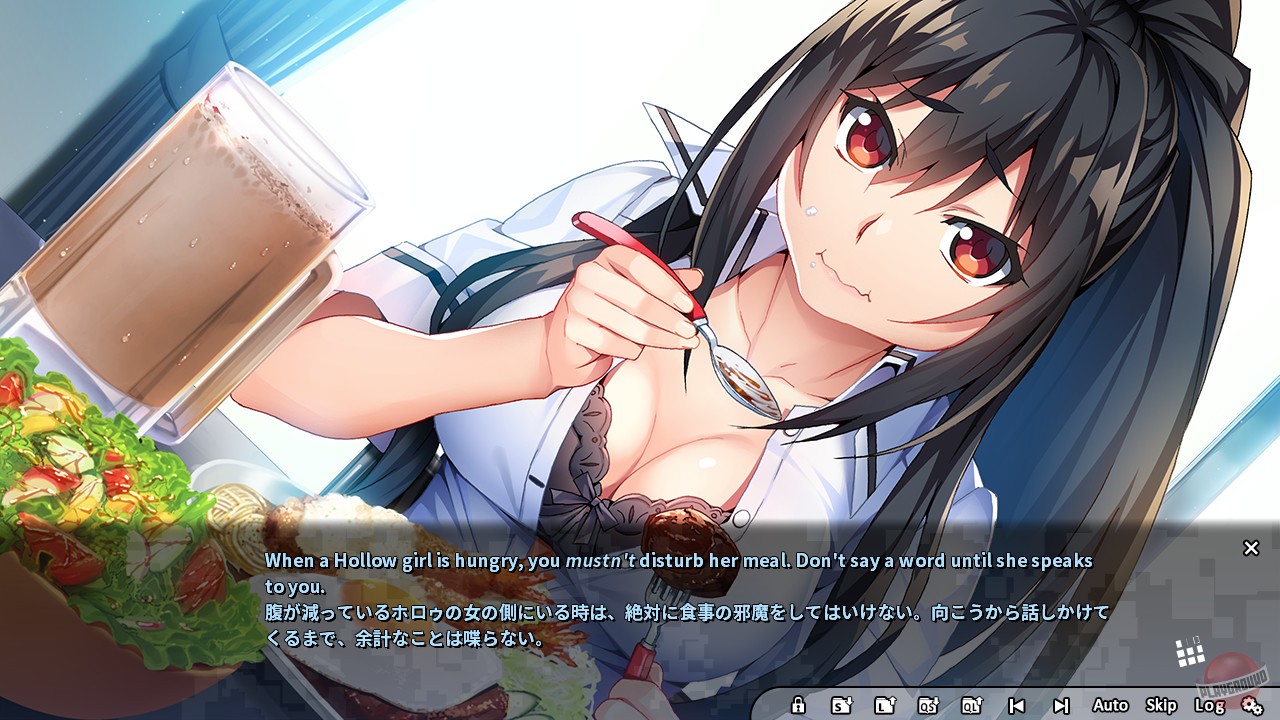Viewport: 1280px width, 720px height.
Task: Select the quick save icon (S with down arrow)
Action: [x=842, y=704]
